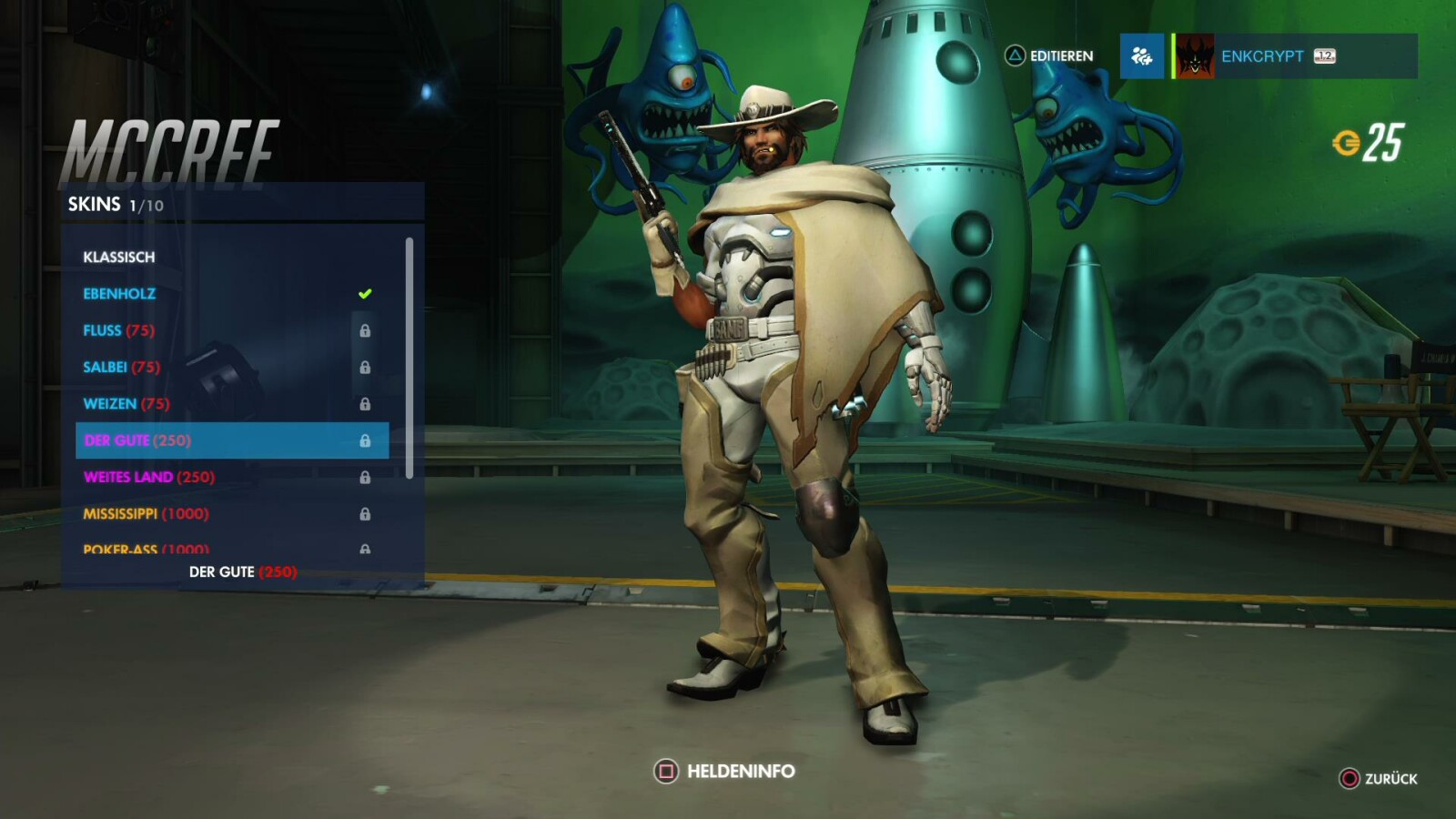Click the lock icon next to FLUSS
Screen dimensions: 1456x819
[x=367, y=330]
